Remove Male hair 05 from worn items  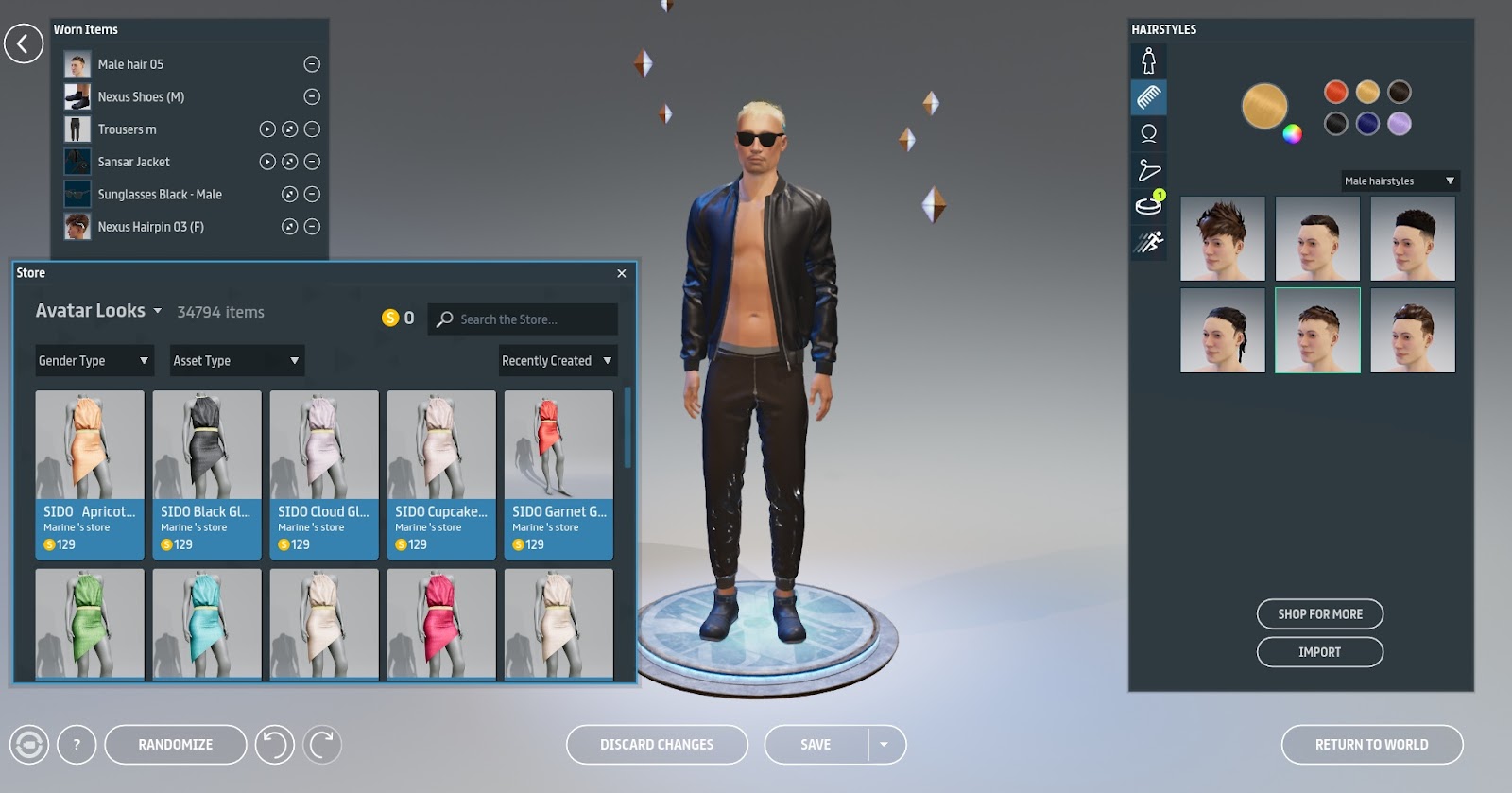click(x=312, y=64)
